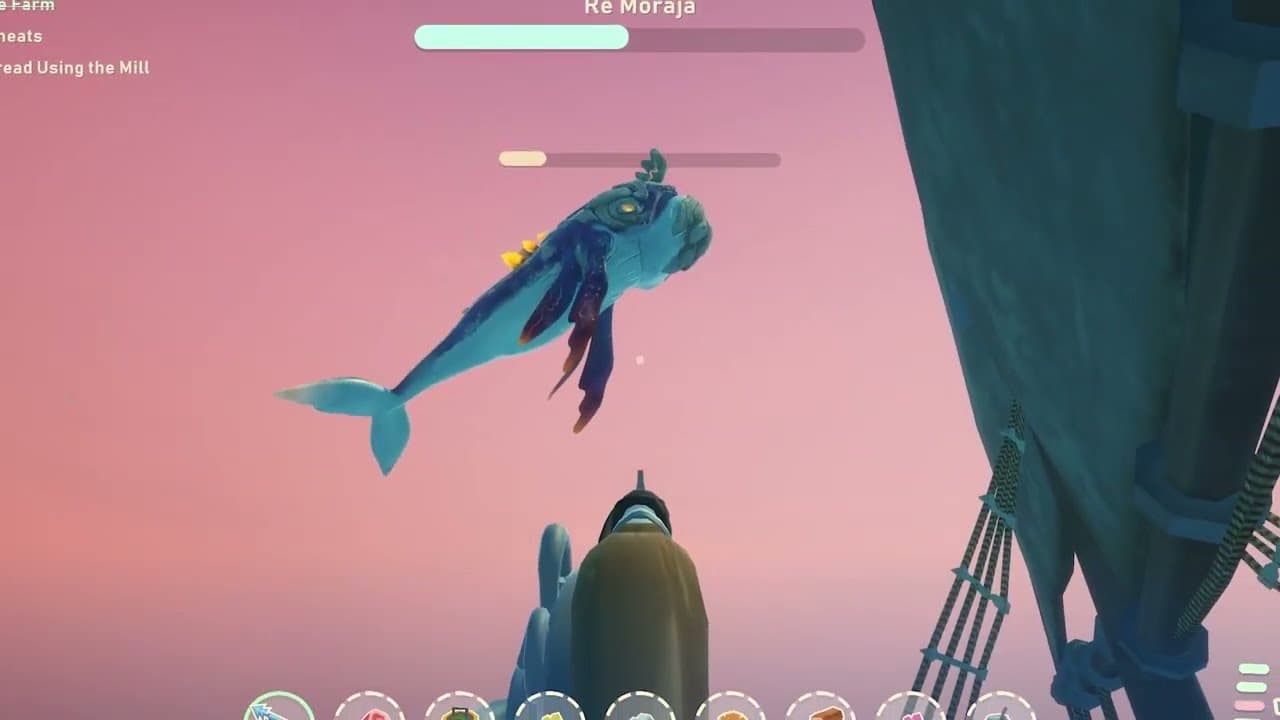Click the Re Moraja health bar

638,39
